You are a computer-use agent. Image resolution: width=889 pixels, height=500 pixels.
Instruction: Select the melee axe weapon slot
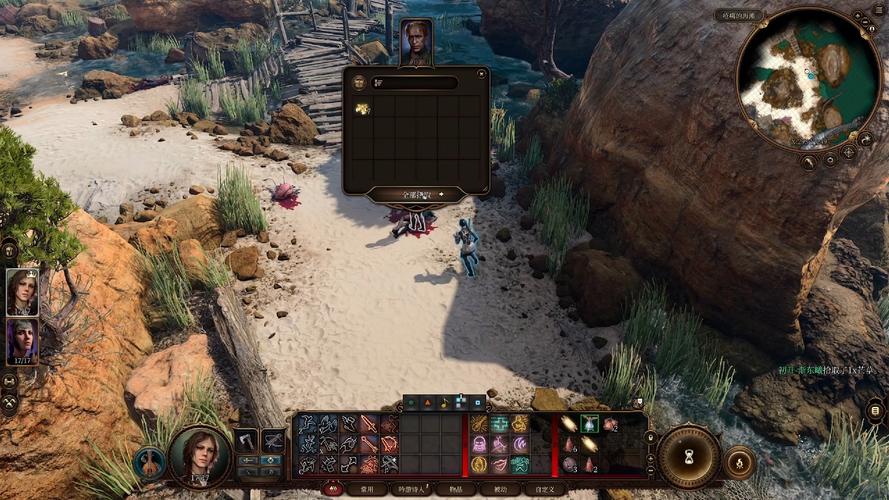pyautogui.click(x=245, y=440)
